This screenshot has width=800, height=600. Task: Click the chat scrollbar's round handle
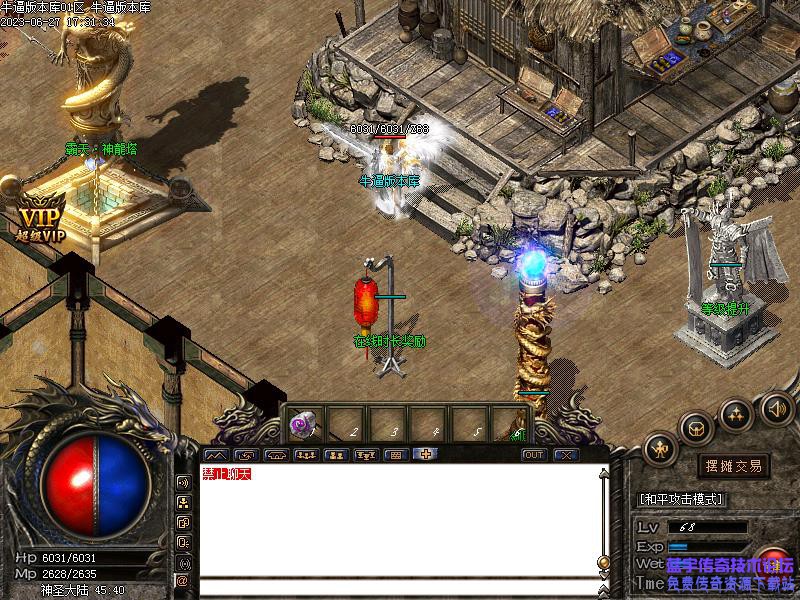click(x=603, y=562)
